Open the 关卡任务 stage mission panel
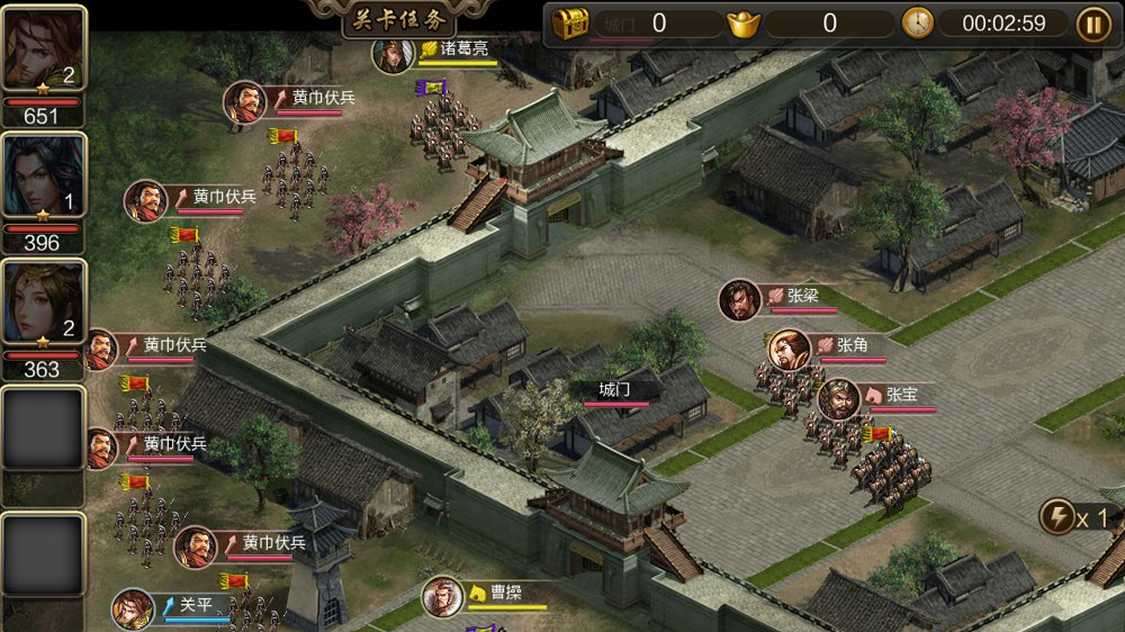The width and height of the screenshot is (1125, 632). coord(399,20)
